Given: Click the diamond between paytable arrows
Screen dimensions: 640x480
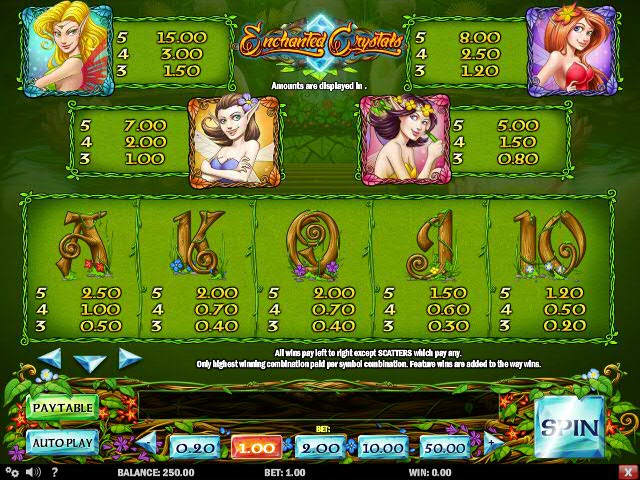Looking at the screenshot, I should pyautogui.click(x=91, y=360).
